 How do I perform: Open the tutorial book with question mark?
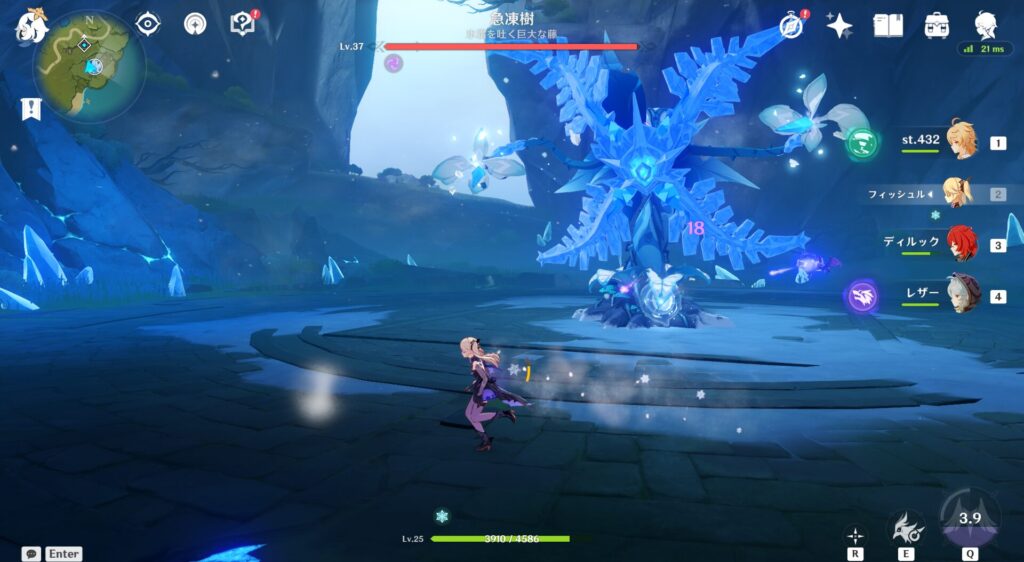click(243, 24)
